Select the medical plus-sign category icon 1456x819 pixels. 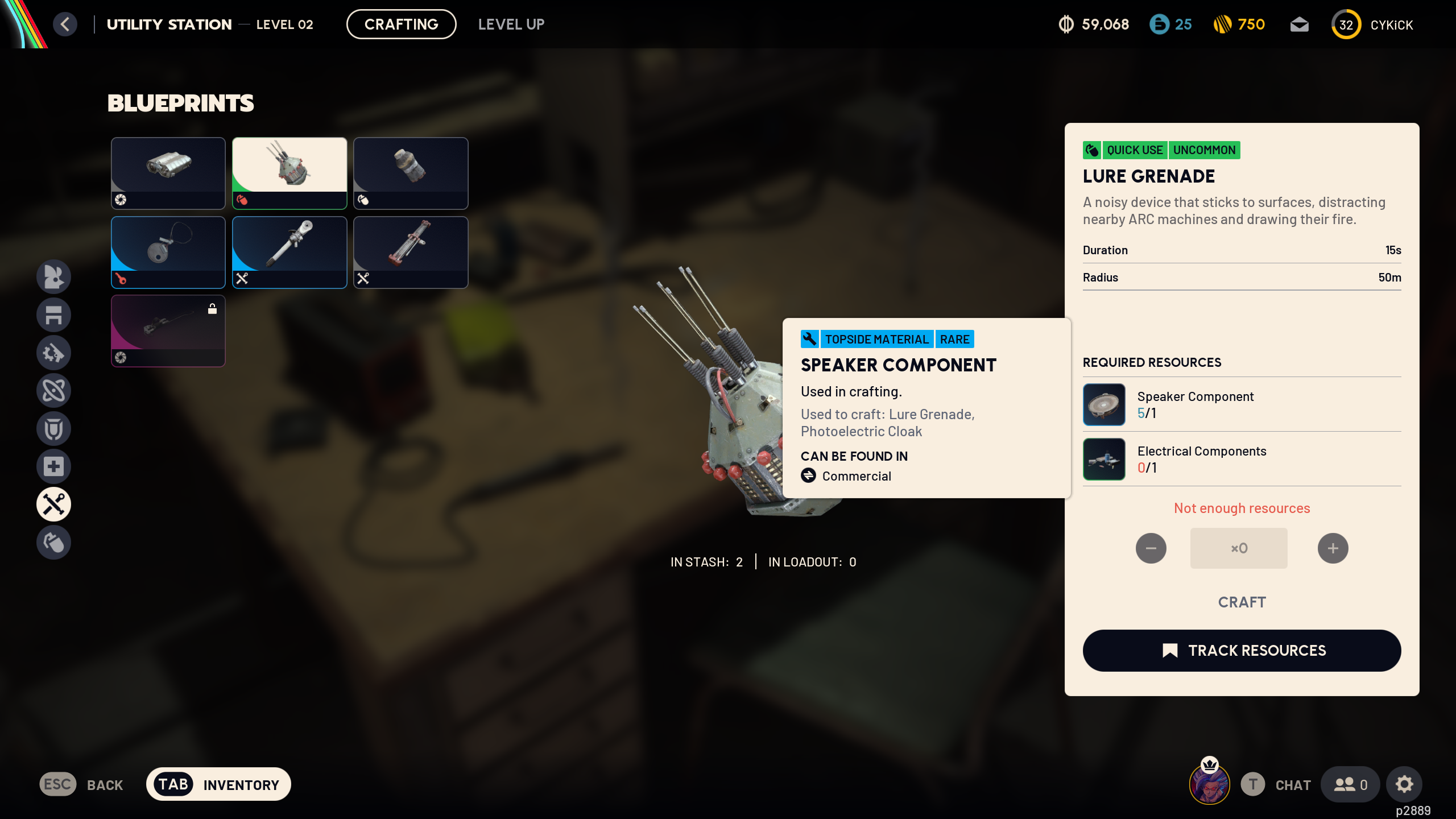(53, 466)
